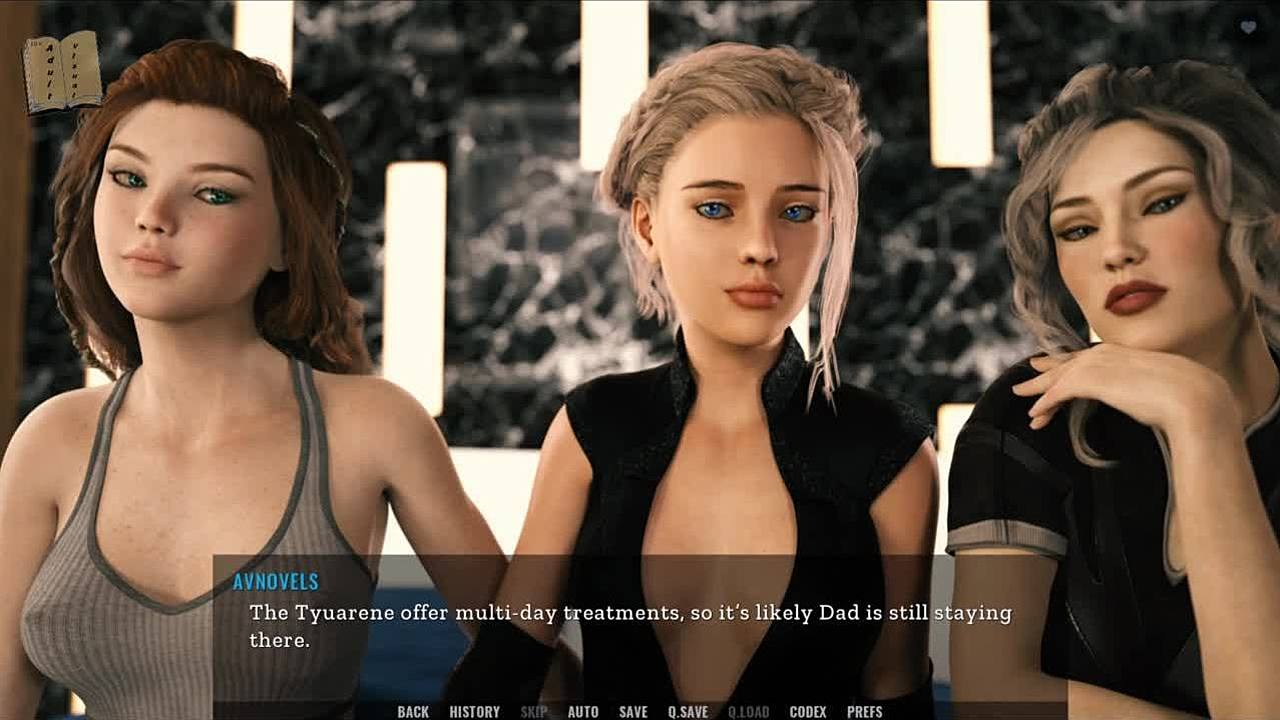This screenshot has width=1280, height=720.
Task: Open the dialogue HISTORY log
Action: point(474,712)
